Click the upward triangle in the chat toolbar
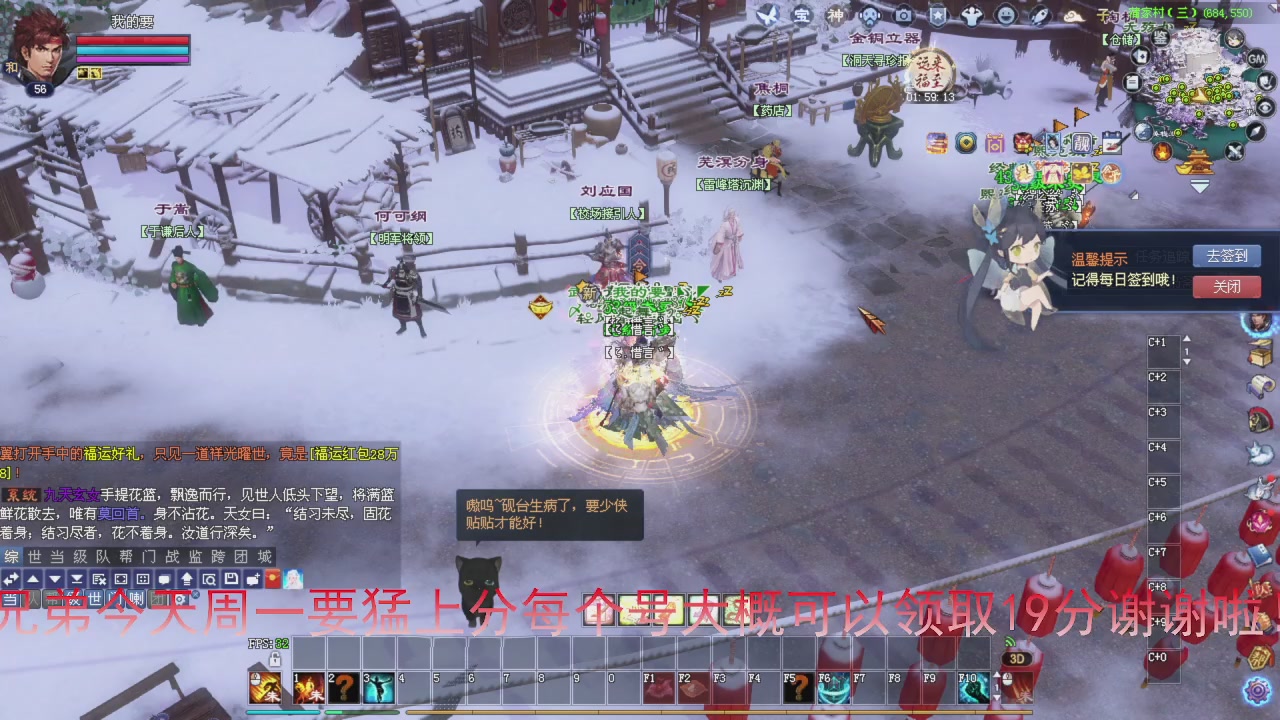1280x720 pixels. 34,579
